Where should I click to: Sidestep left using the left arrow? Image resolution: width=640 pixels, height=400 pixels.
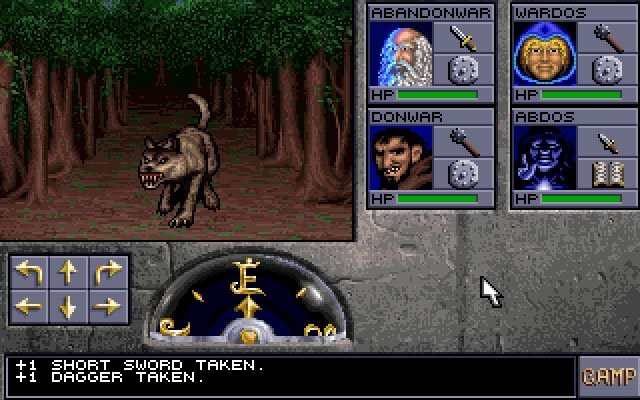click(x=29, y=307)
